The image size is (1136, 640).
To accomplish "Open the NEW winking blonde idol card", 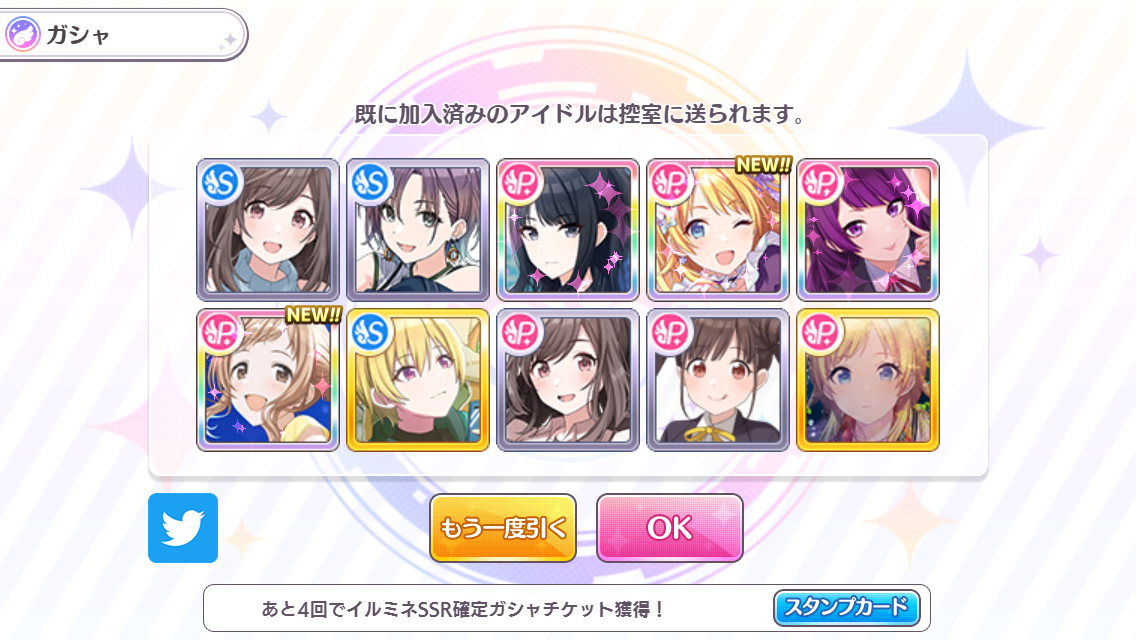I will coord(718,230).
